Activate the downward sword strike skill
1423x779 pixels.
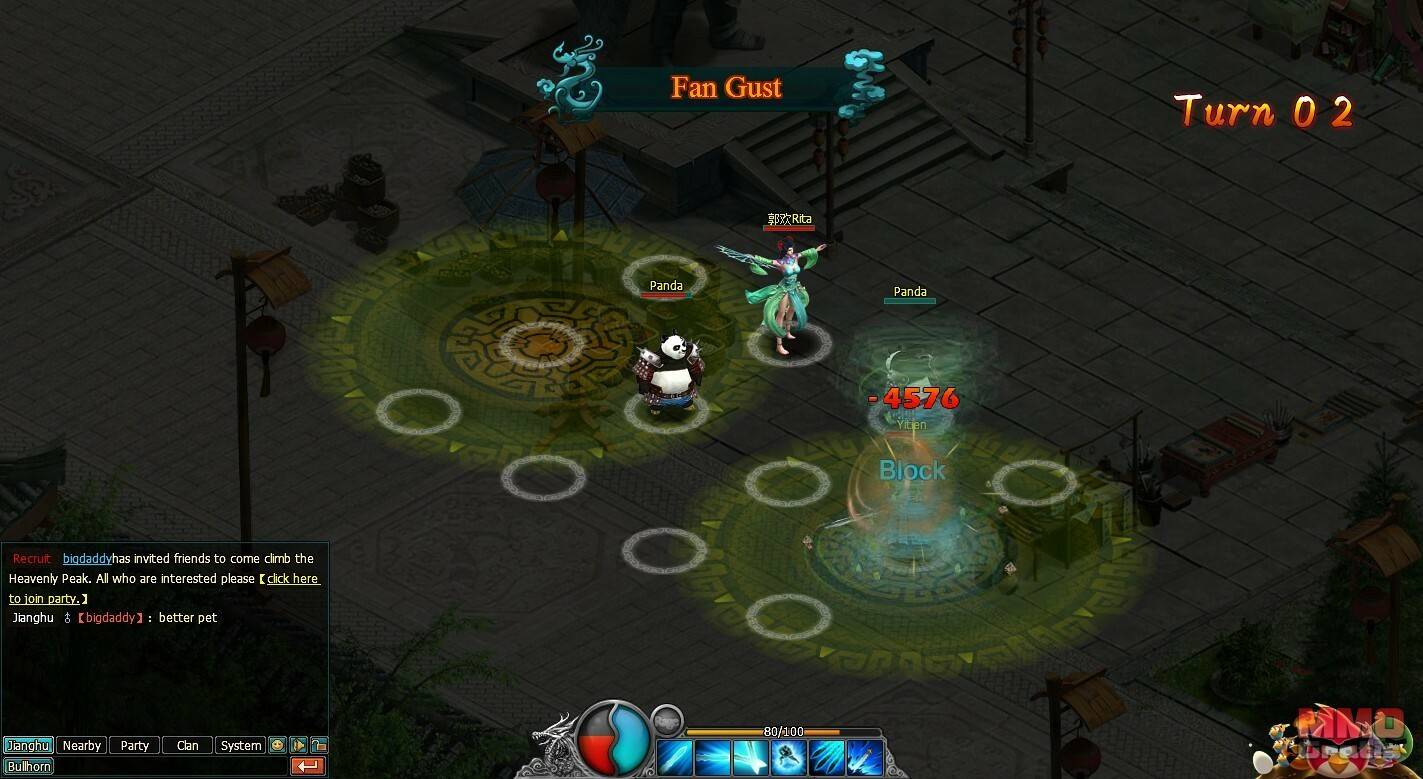pyautogui.click(x=865, y=758)
